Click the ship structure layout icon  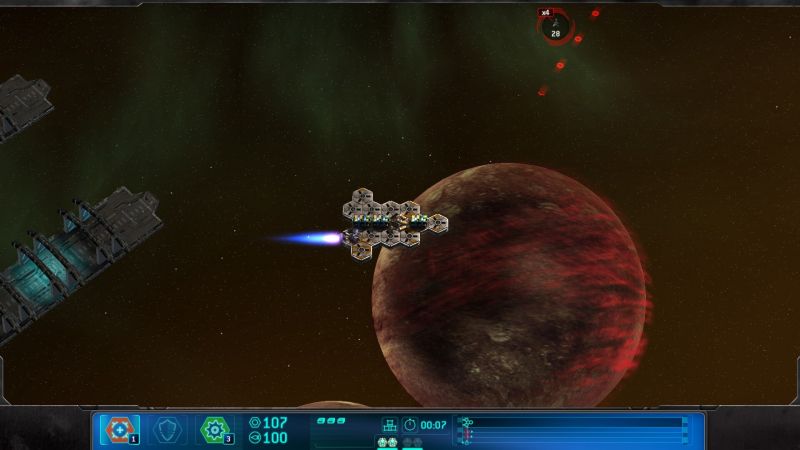pyautogui.click(x=389, y=425)
